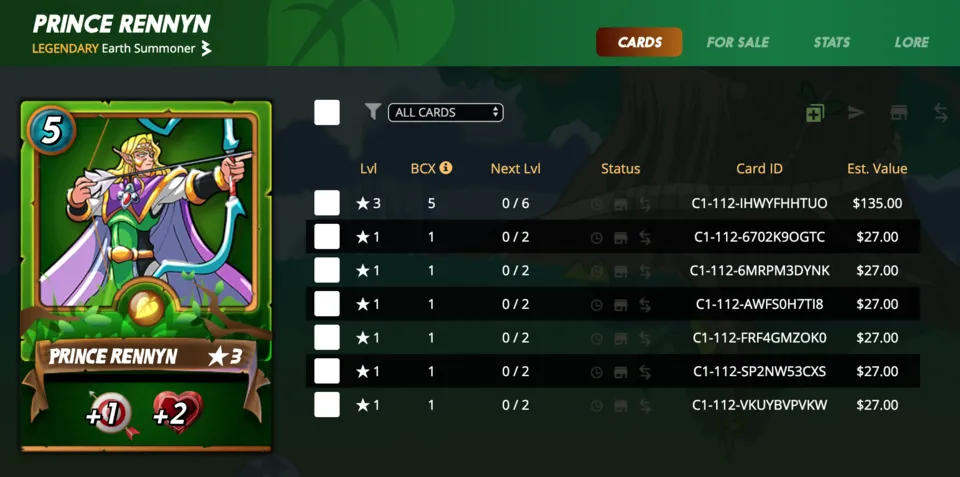Click the transfer arrows icon in toolbar
The width and height of the screenshot is (960, 477).
click(x=941, y=113)
